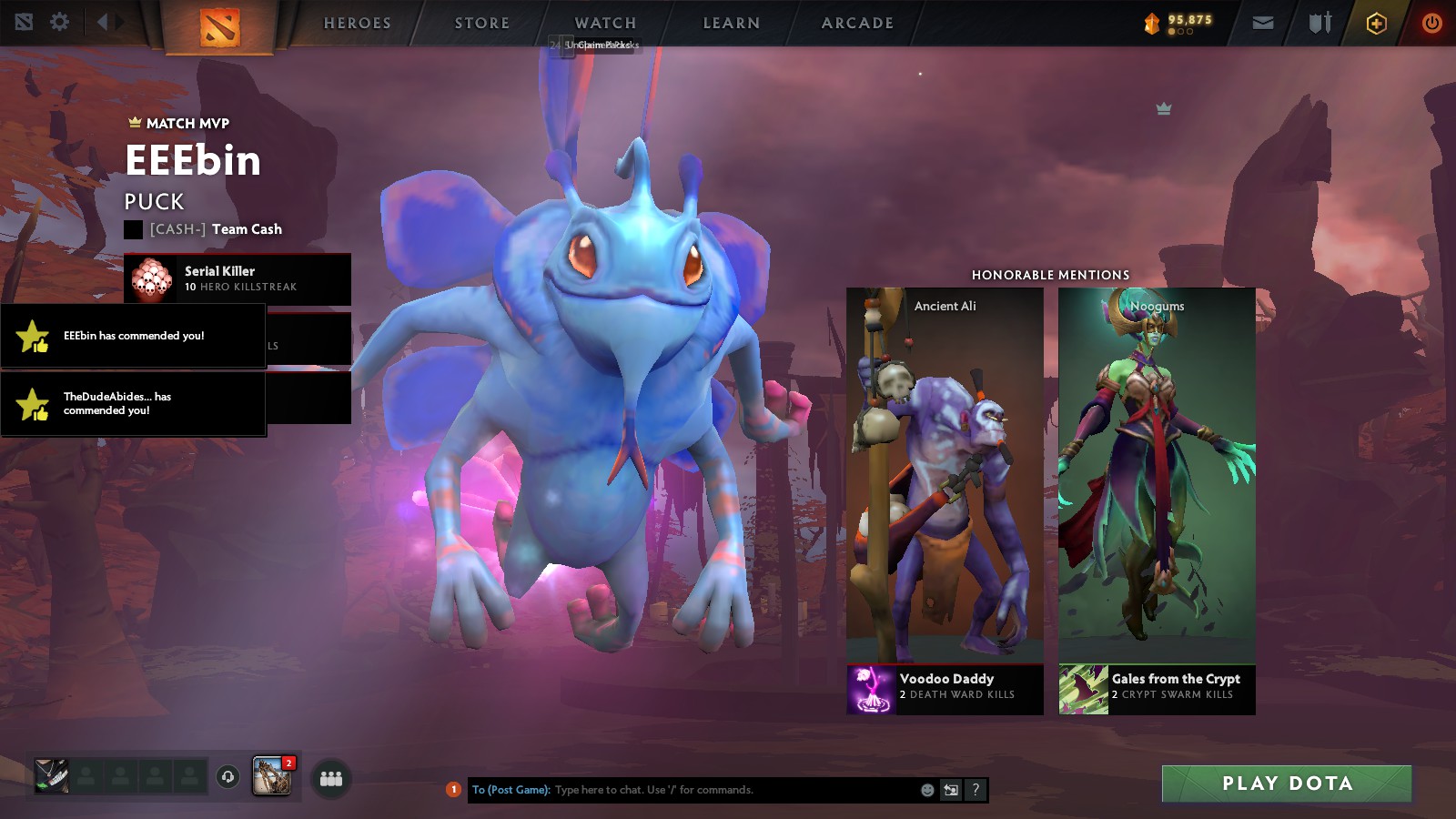Toggle the party voice headset button
Image resolution: width=1456 pixels, height=819 pixels.
[227, 777]
